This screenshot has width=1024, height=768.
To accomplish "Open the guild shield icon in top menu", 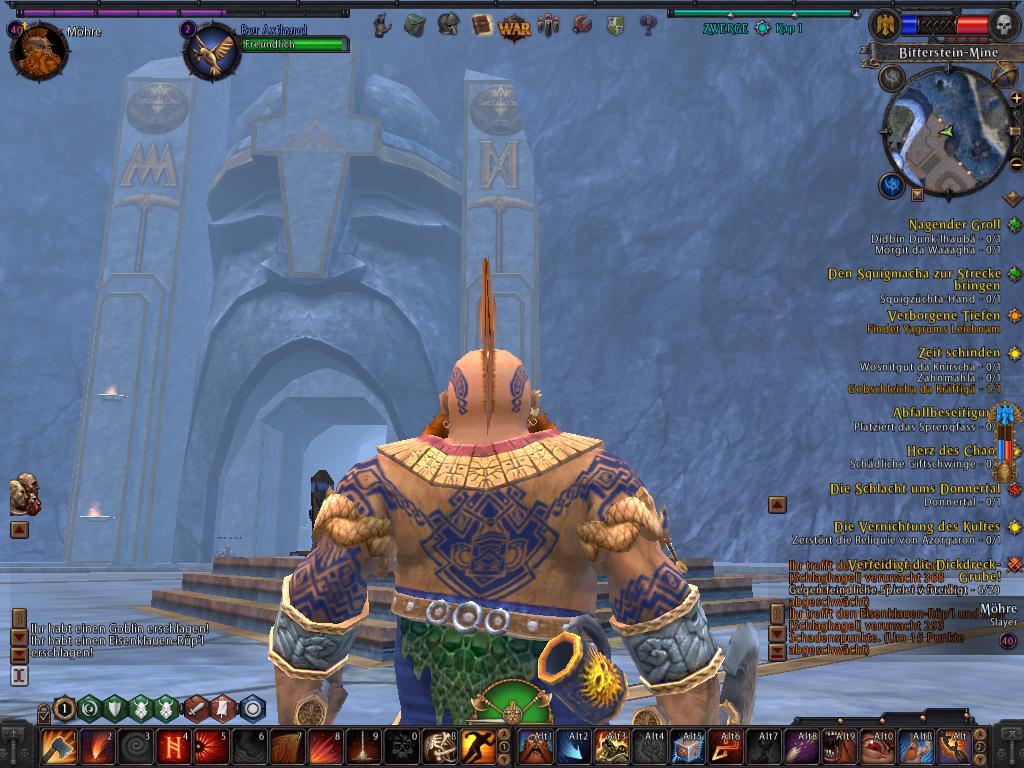I will click(616, 25).
